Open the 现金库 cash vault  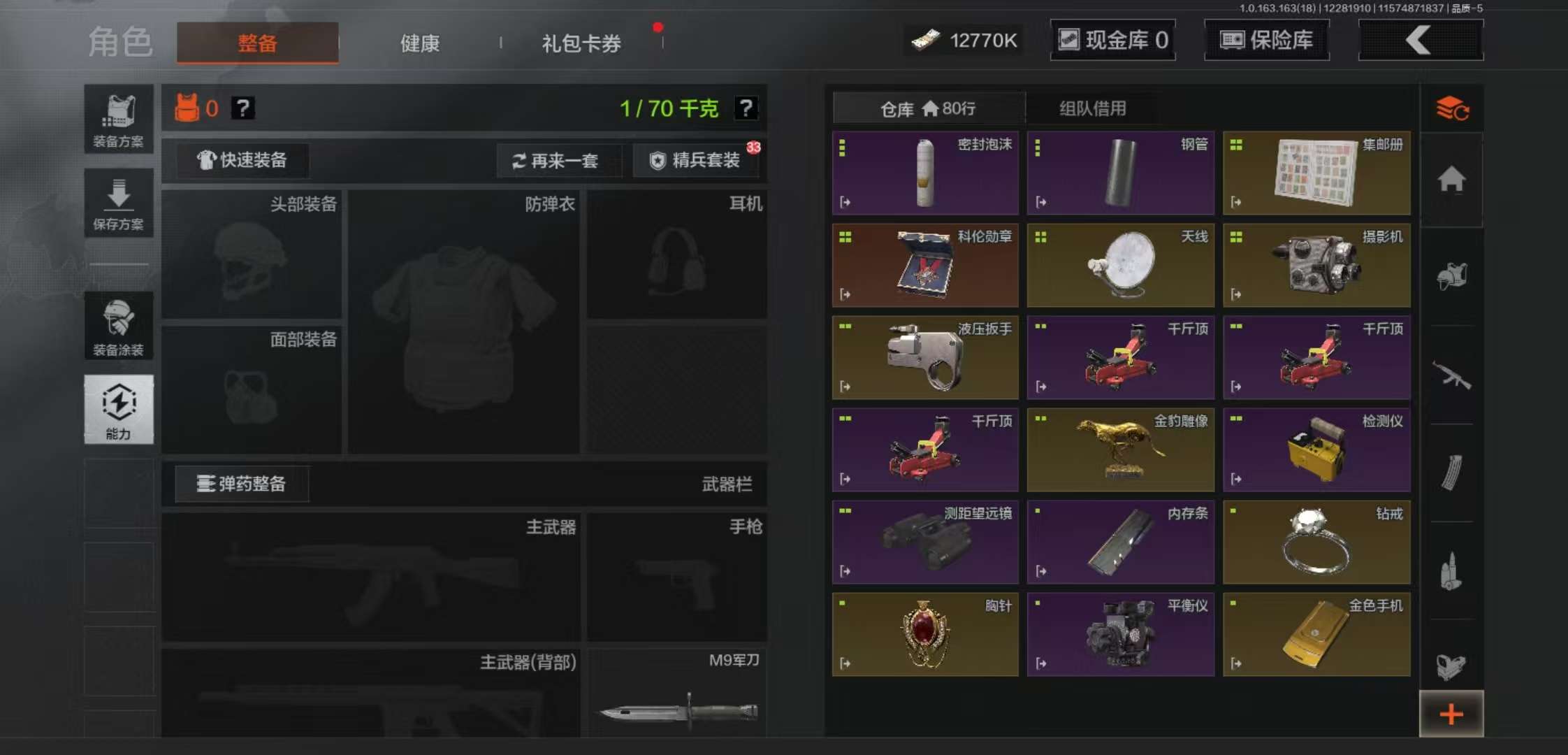point(1112,40)
